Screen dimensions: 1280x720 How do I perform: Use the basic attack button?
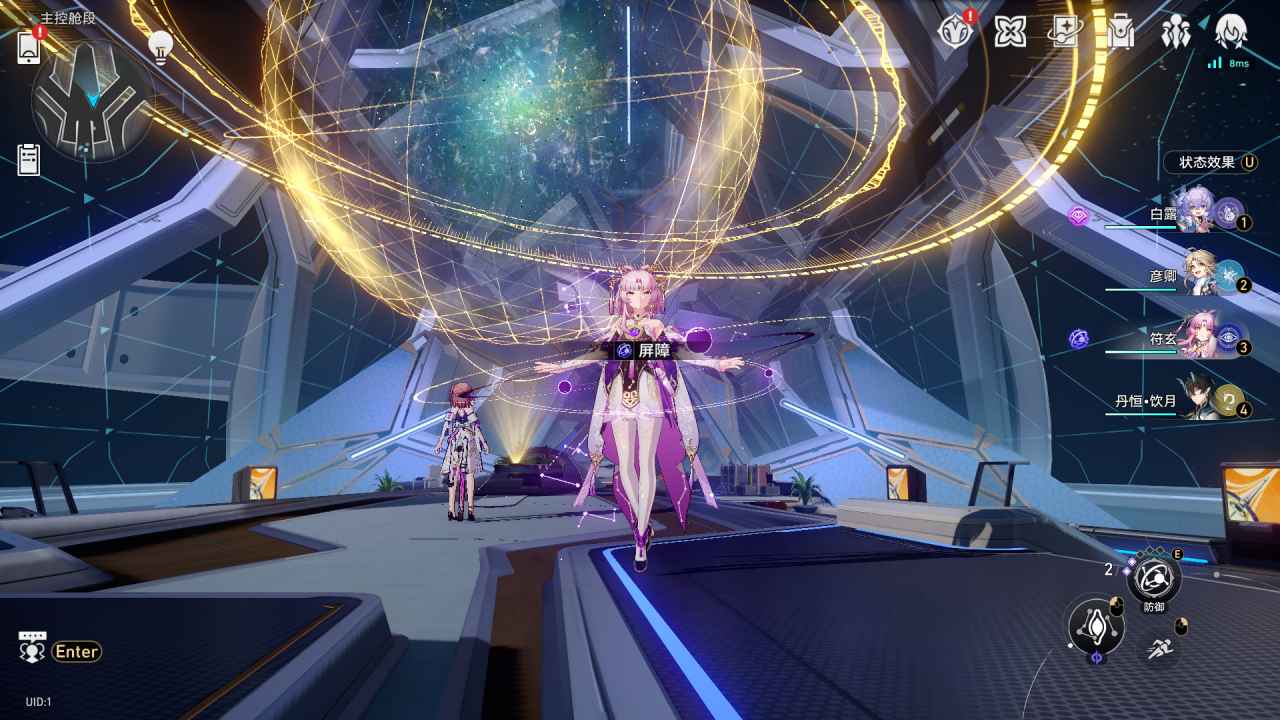pyautogui.click(x=1096, y=627)
